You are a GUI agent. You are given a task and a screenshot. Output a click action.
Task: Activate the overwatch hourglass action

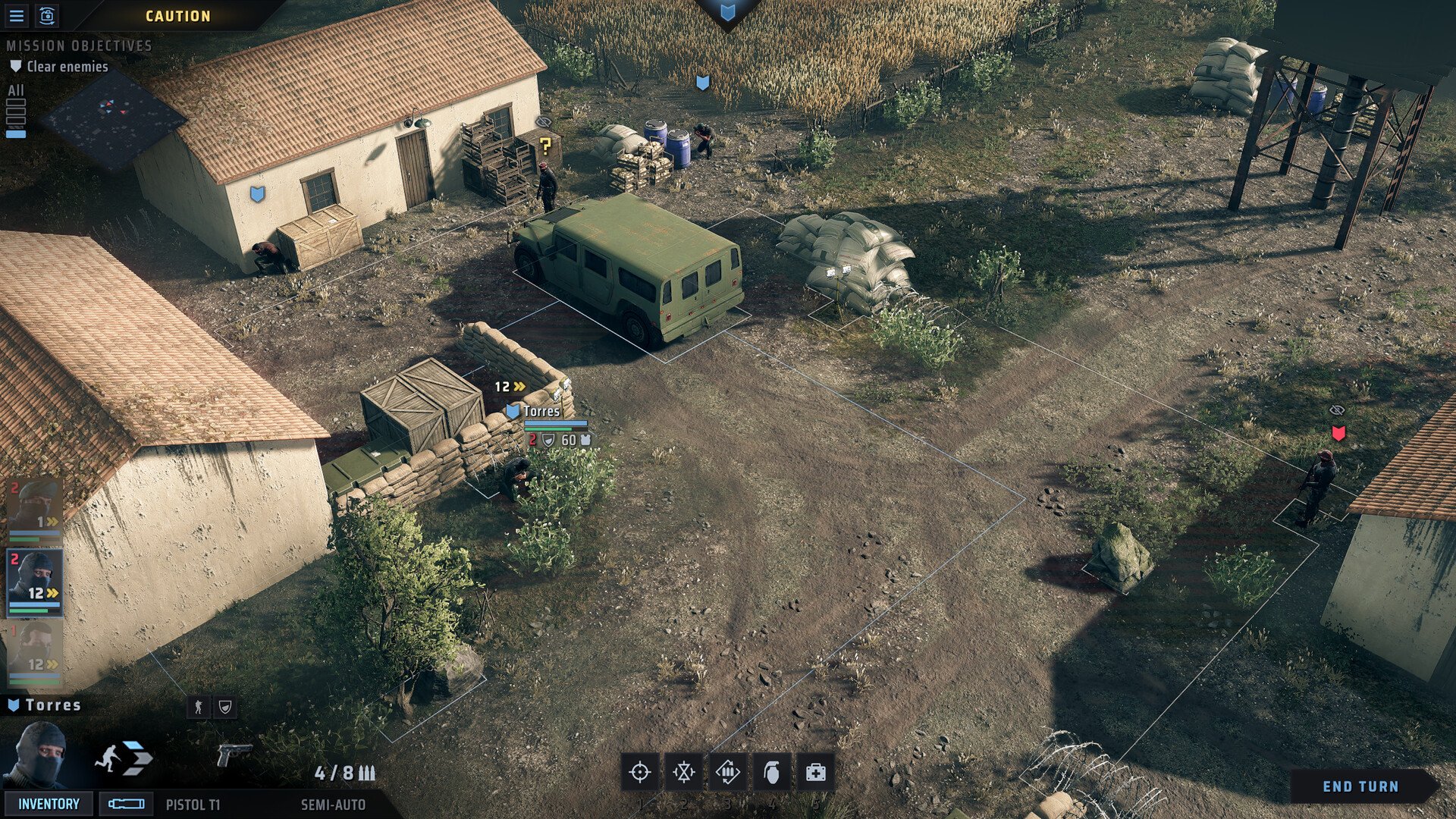coord(684,772)
